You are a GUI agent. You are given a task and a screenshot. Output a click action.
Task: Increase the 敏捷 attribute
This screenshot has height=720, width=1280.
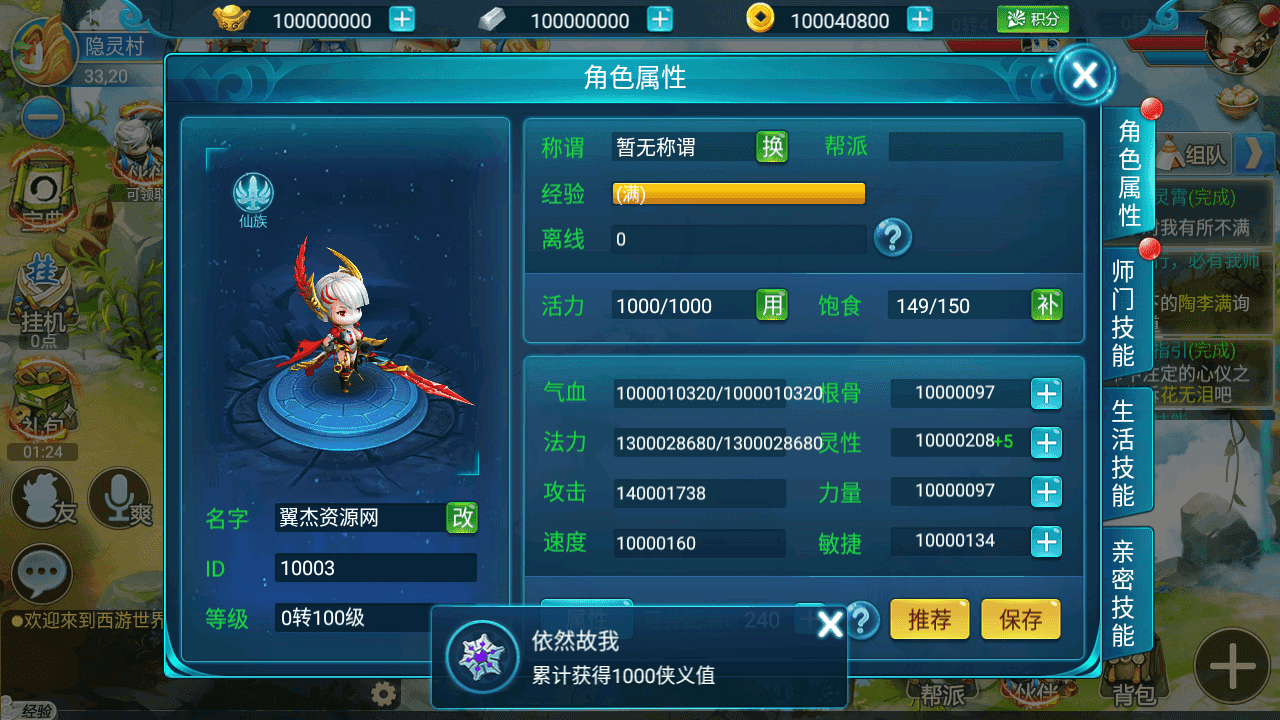1046,542
